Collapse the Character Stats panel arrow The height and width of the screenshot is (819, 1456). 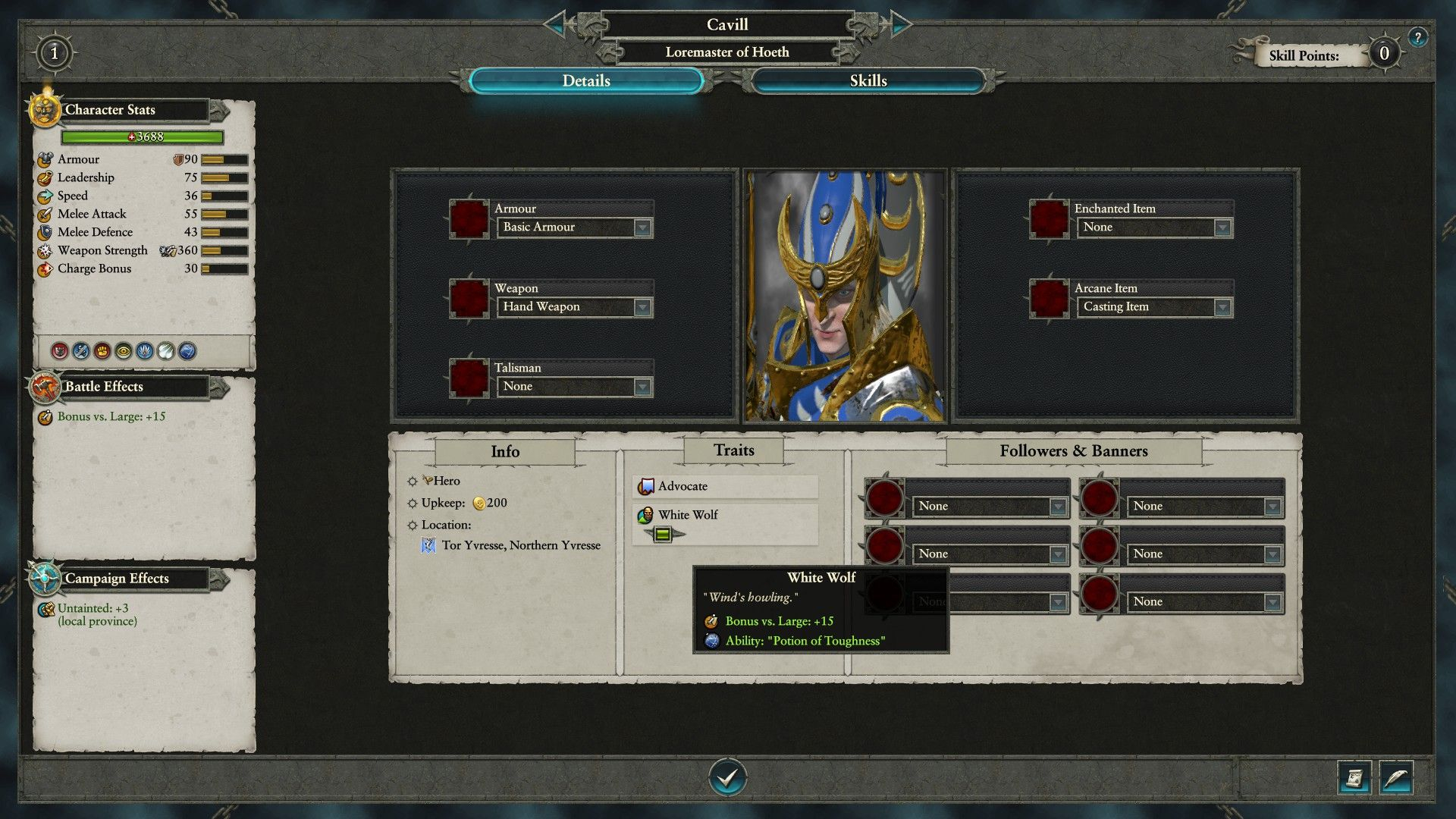pyautogui.click(x=220, y=111)
